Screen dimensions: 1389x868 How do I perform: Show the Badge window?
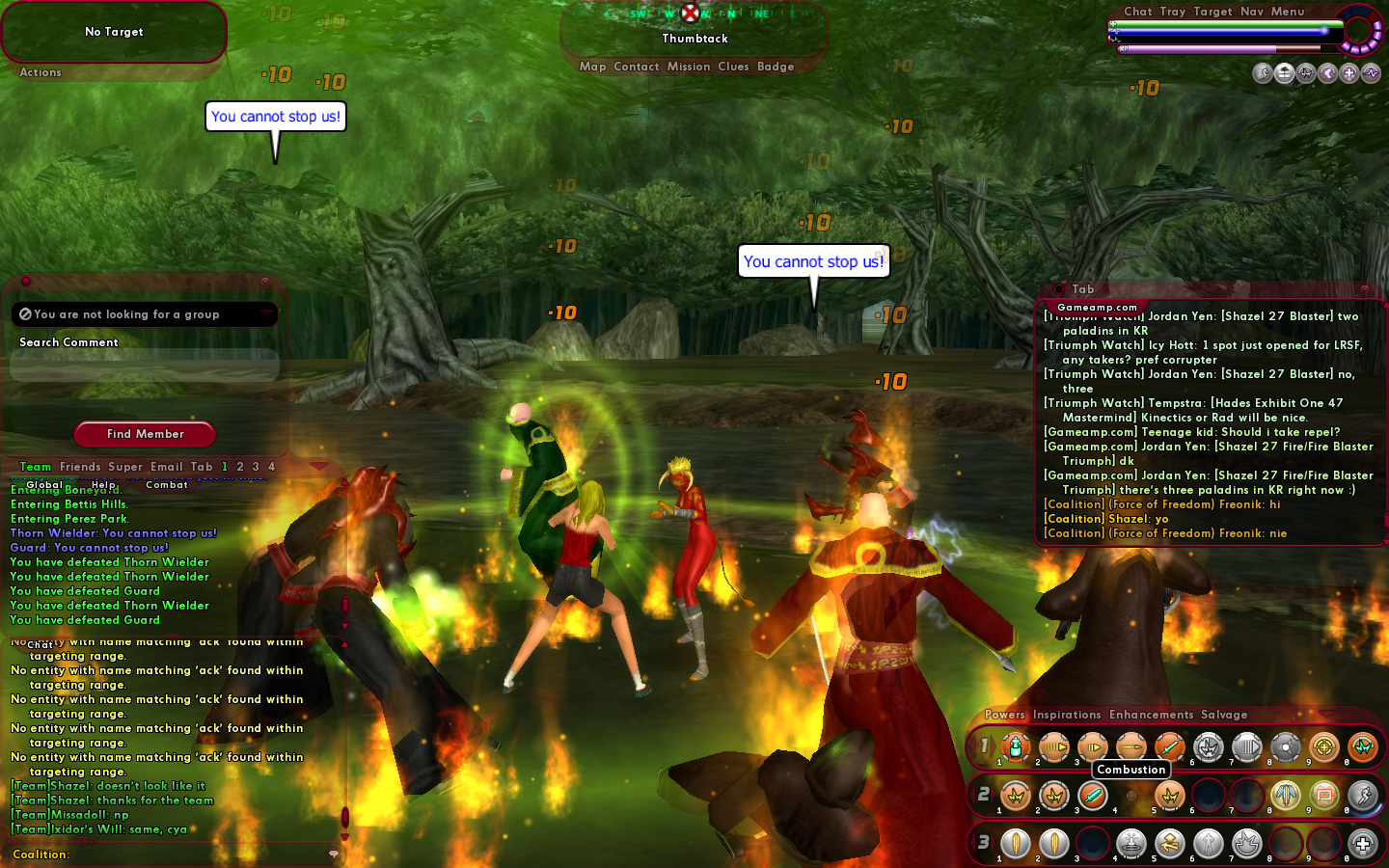coord(776,67)
